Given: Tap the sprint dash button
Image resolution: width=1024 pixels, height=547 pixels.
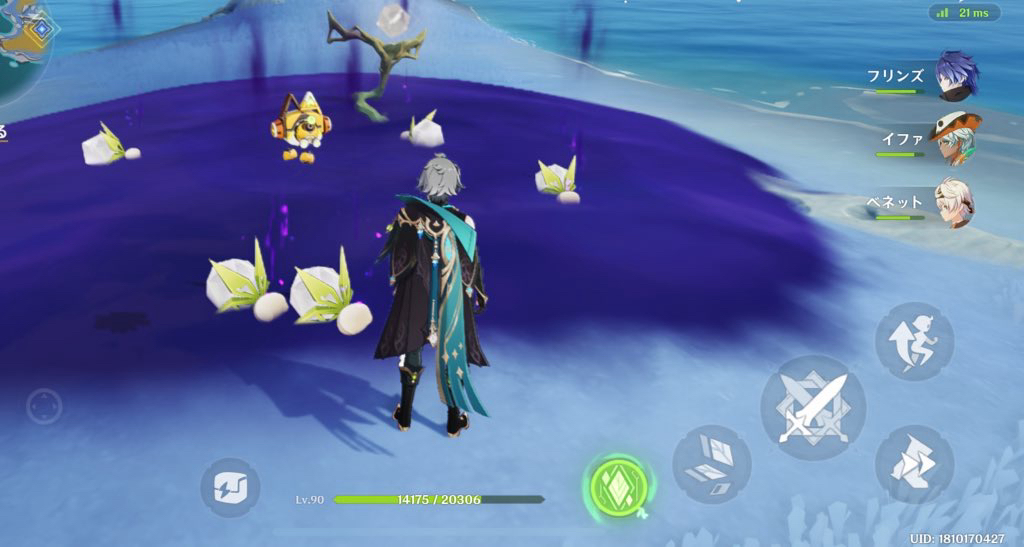Looking at the screenshot, I should [x=914, y=463].
